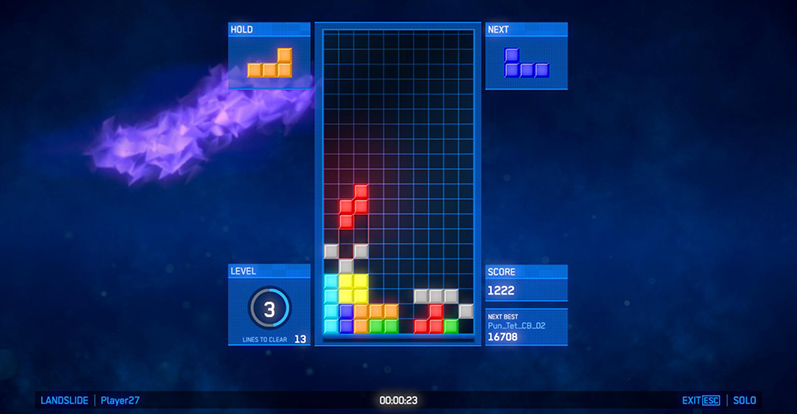Click the Player27 name in bottom bar
This screenshot has height=414, width=797.
(120, 401)
